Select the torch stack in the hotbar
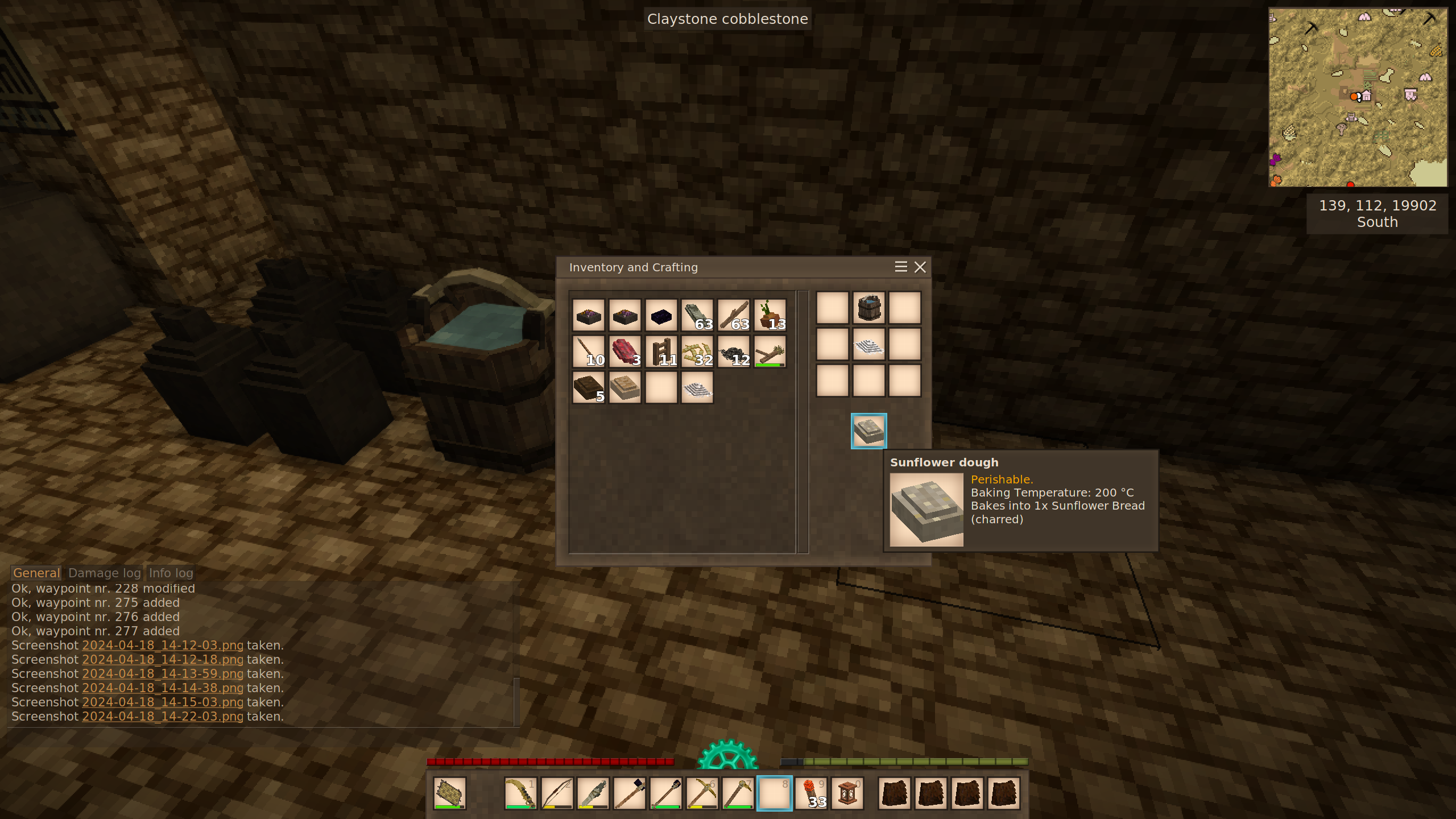 click(811, 793)
